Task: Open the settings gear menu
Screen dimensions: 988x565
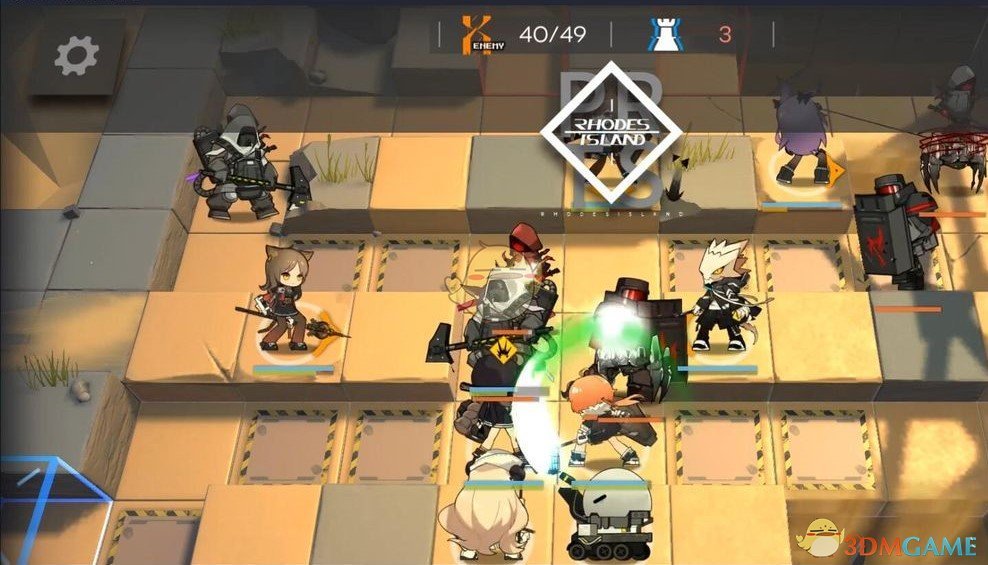Action: point(76,56)
